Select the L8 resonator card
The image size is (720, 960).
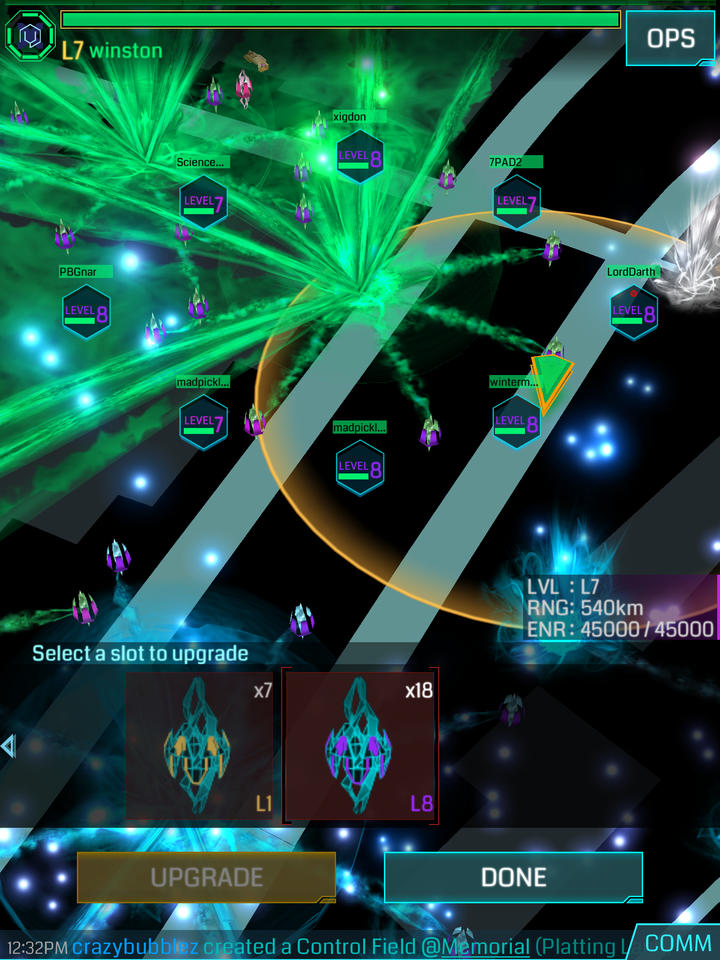pyautogui.click(x=361, y=747)
